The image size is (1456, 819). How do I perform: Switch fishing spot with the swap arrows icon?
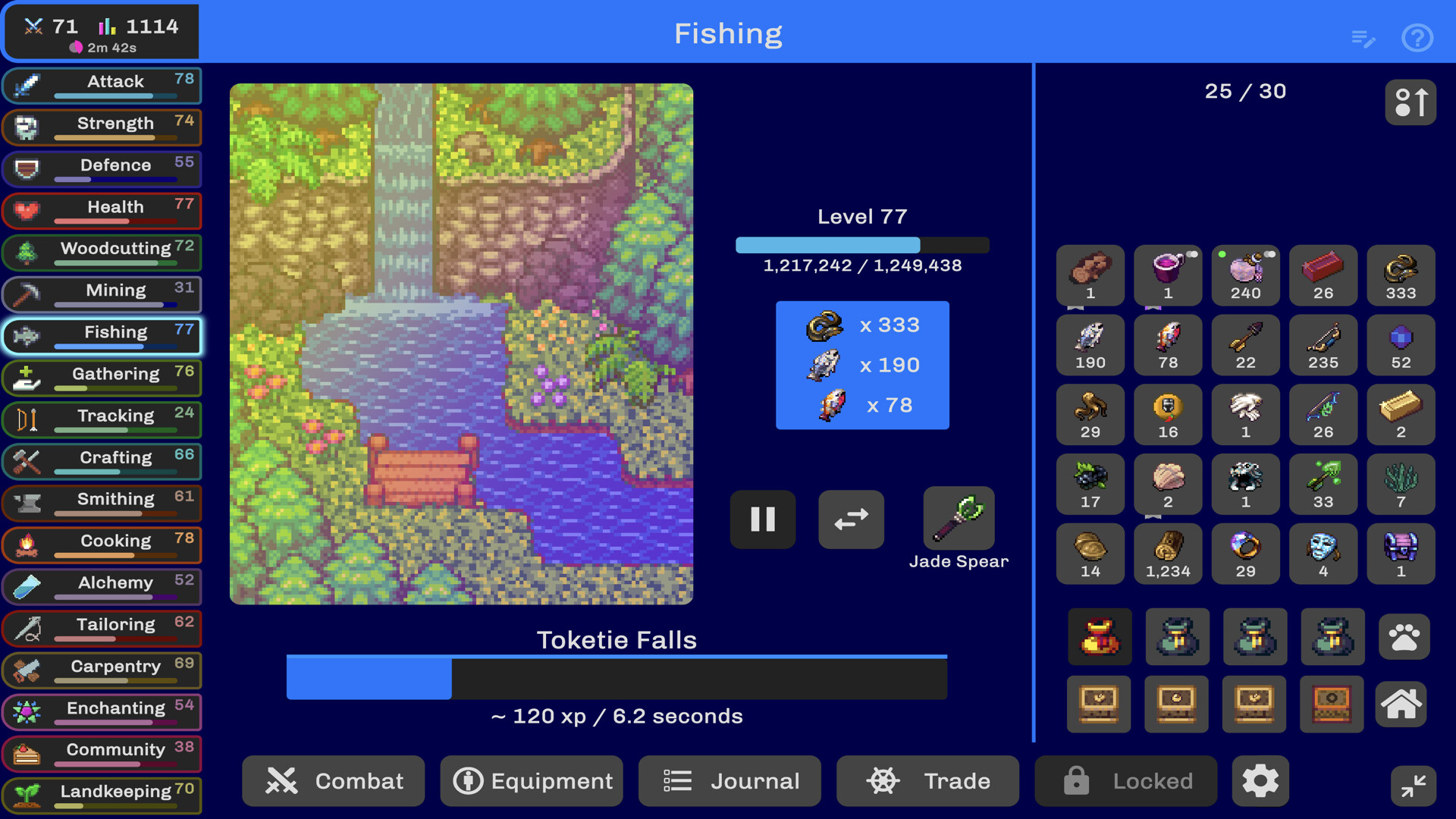point(850,519)
